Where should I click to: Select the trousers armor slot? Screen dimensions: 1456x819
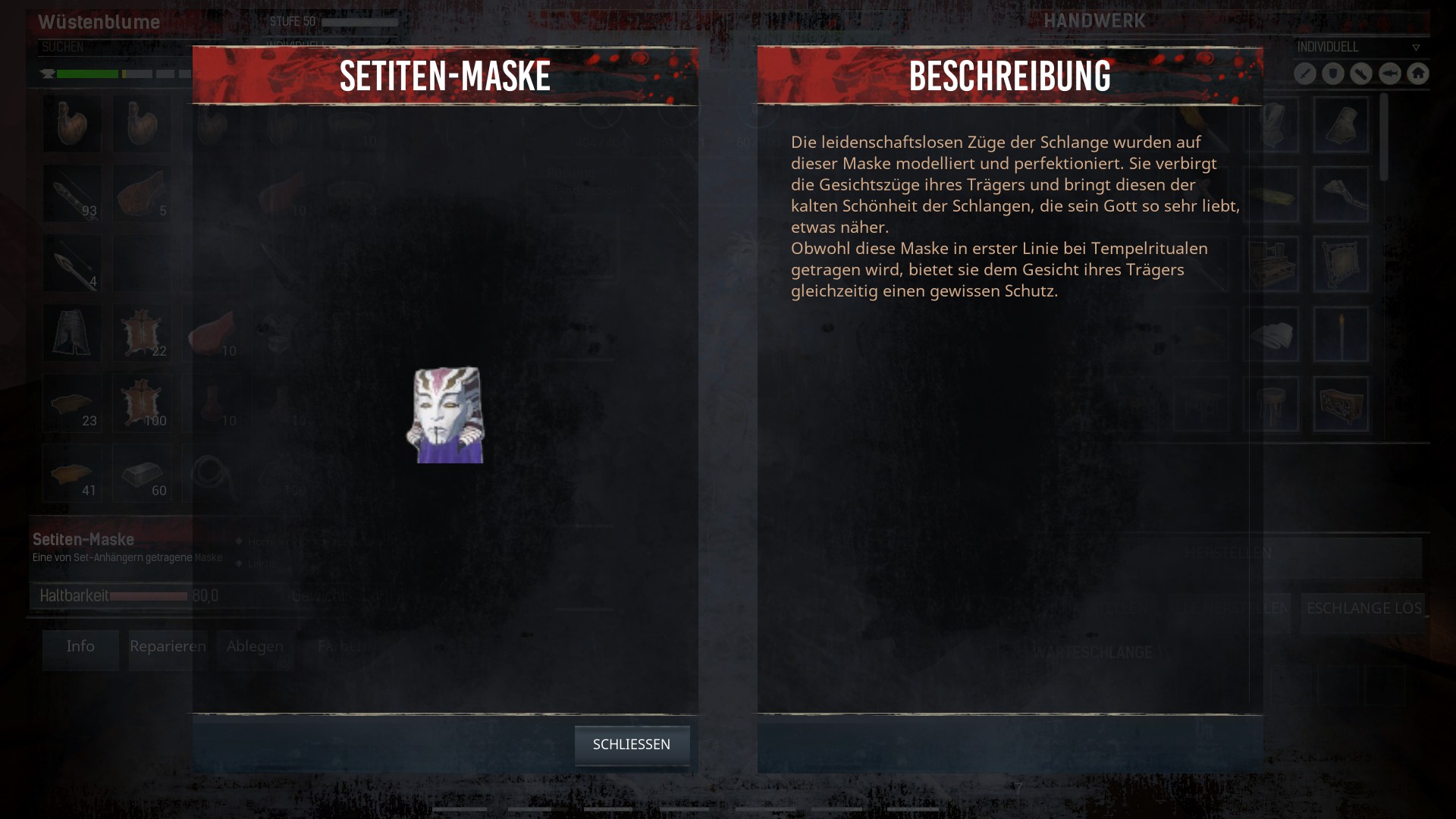[x=72, y=334]
